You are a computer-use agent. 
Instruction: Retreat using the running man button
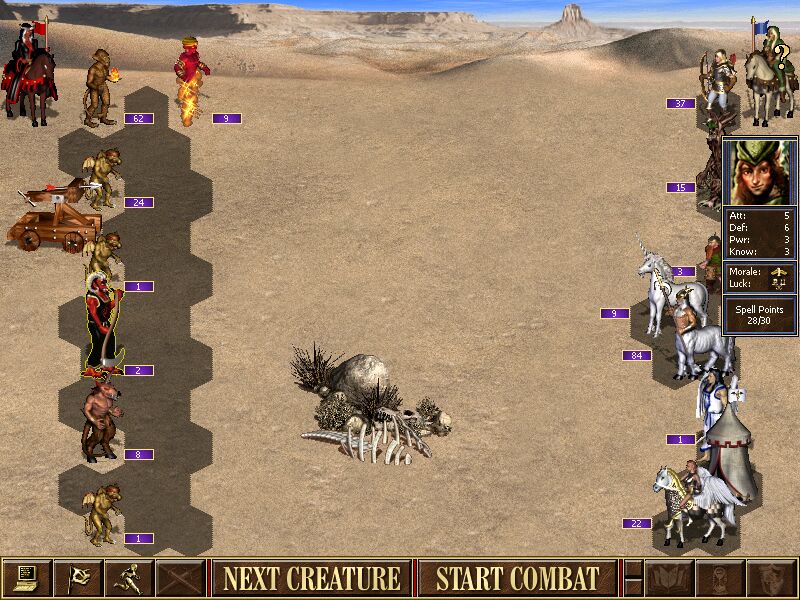[x=129, y=578]
